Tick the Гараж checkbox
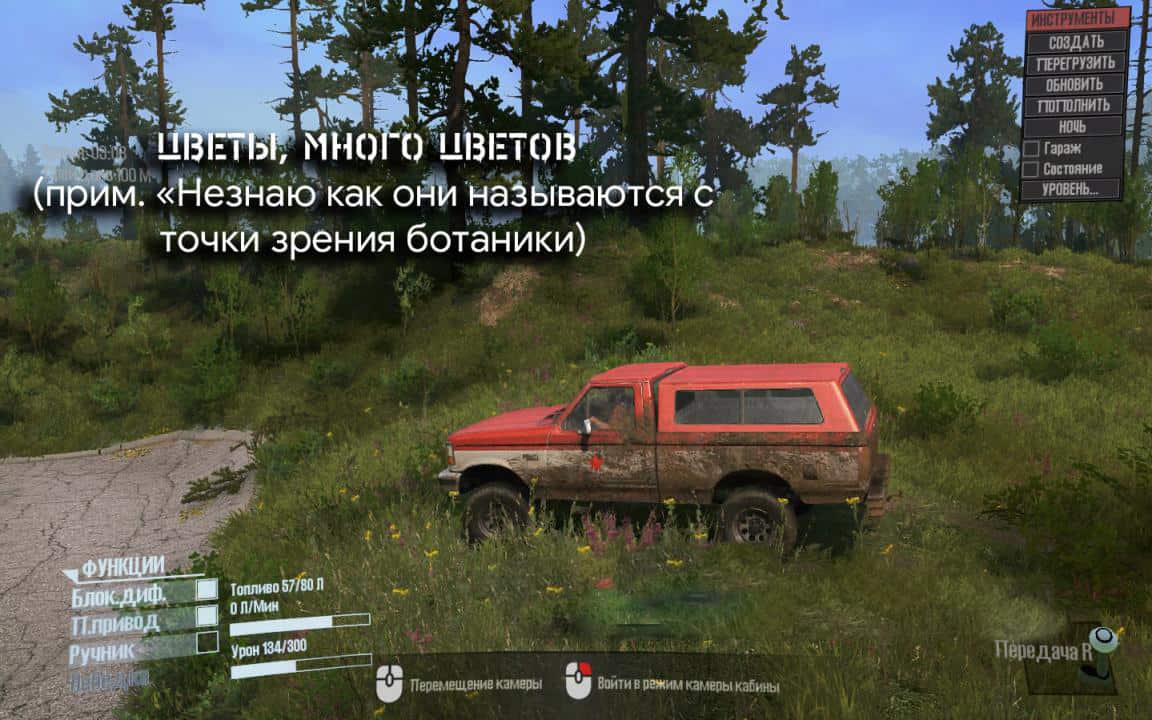This screenshot has height=720, width=1152. click(x=1030, y=148)
